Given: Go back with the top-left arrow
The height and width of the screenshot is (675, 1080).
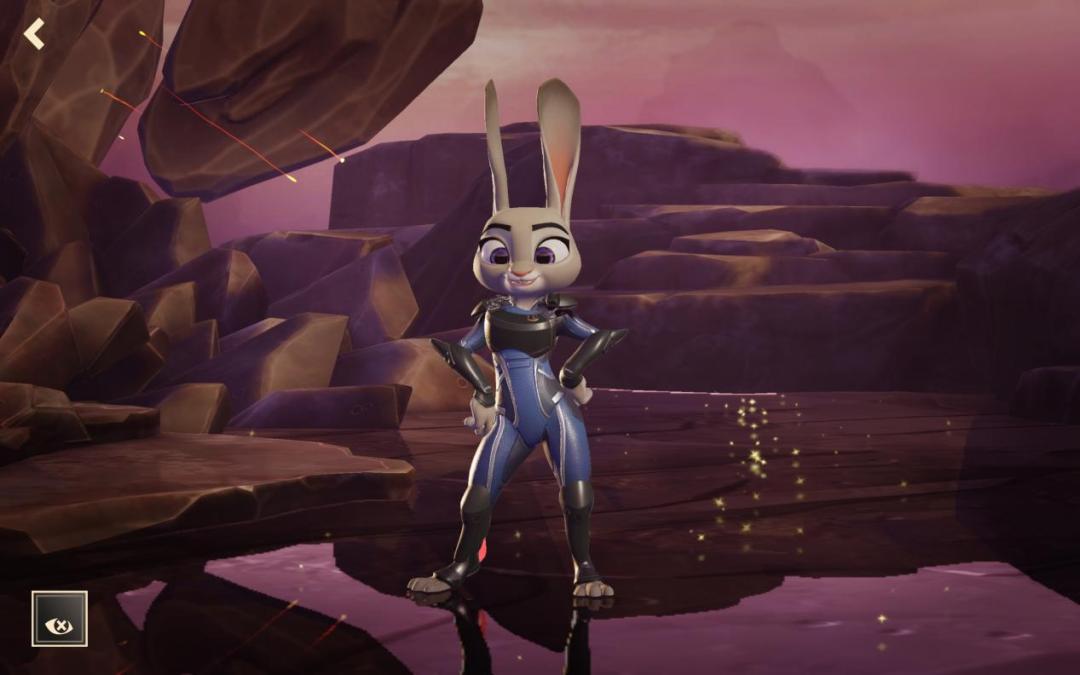Looking at the screenshot, I should point(35,34).
